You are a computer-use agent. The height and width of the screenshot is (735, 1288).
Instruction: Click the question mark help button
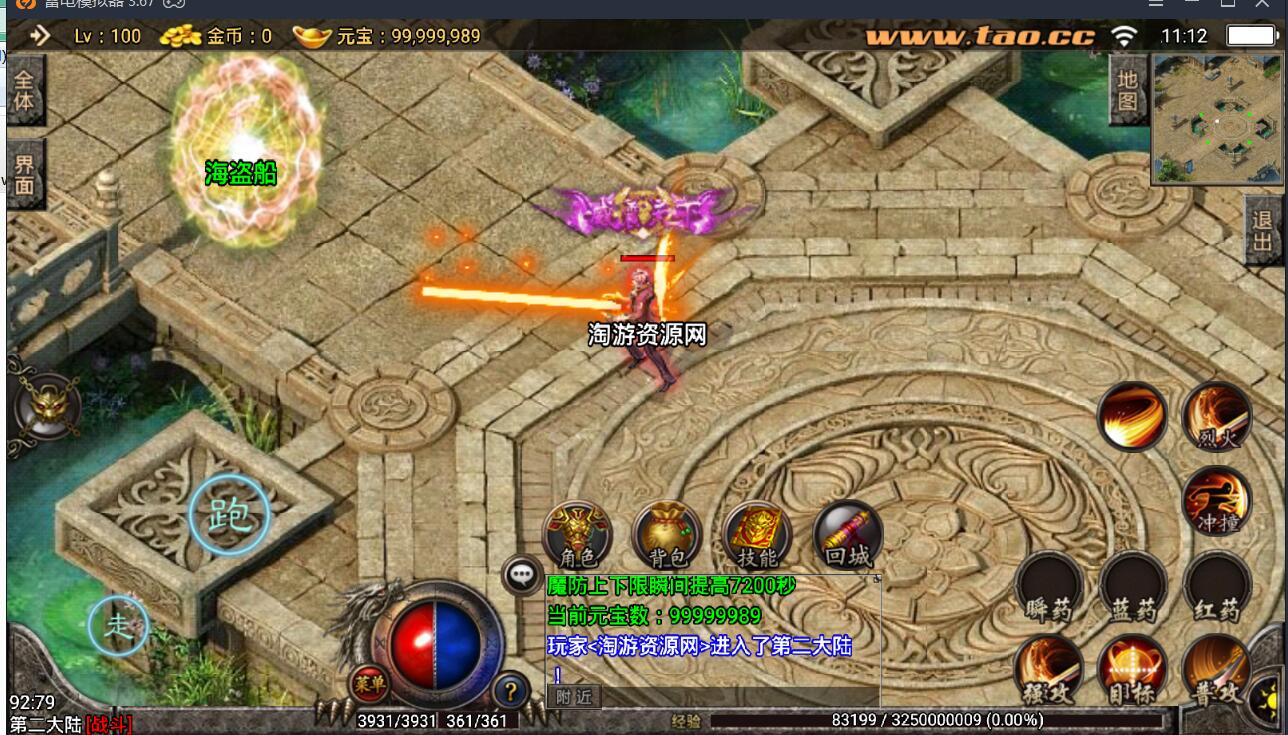[511, 689]
